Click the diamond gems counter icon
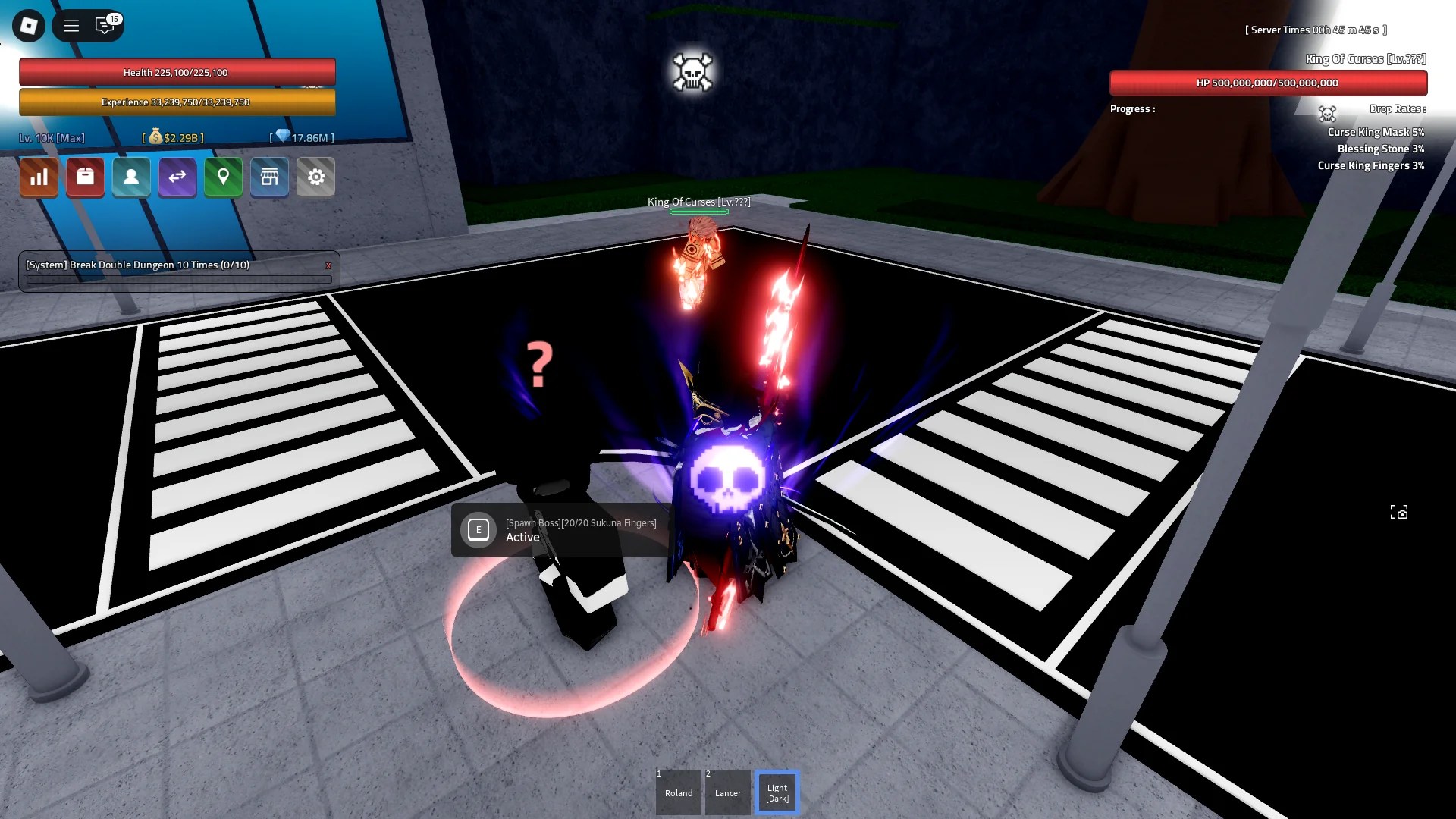1456x819 pixels. click(x=284, y=136)
